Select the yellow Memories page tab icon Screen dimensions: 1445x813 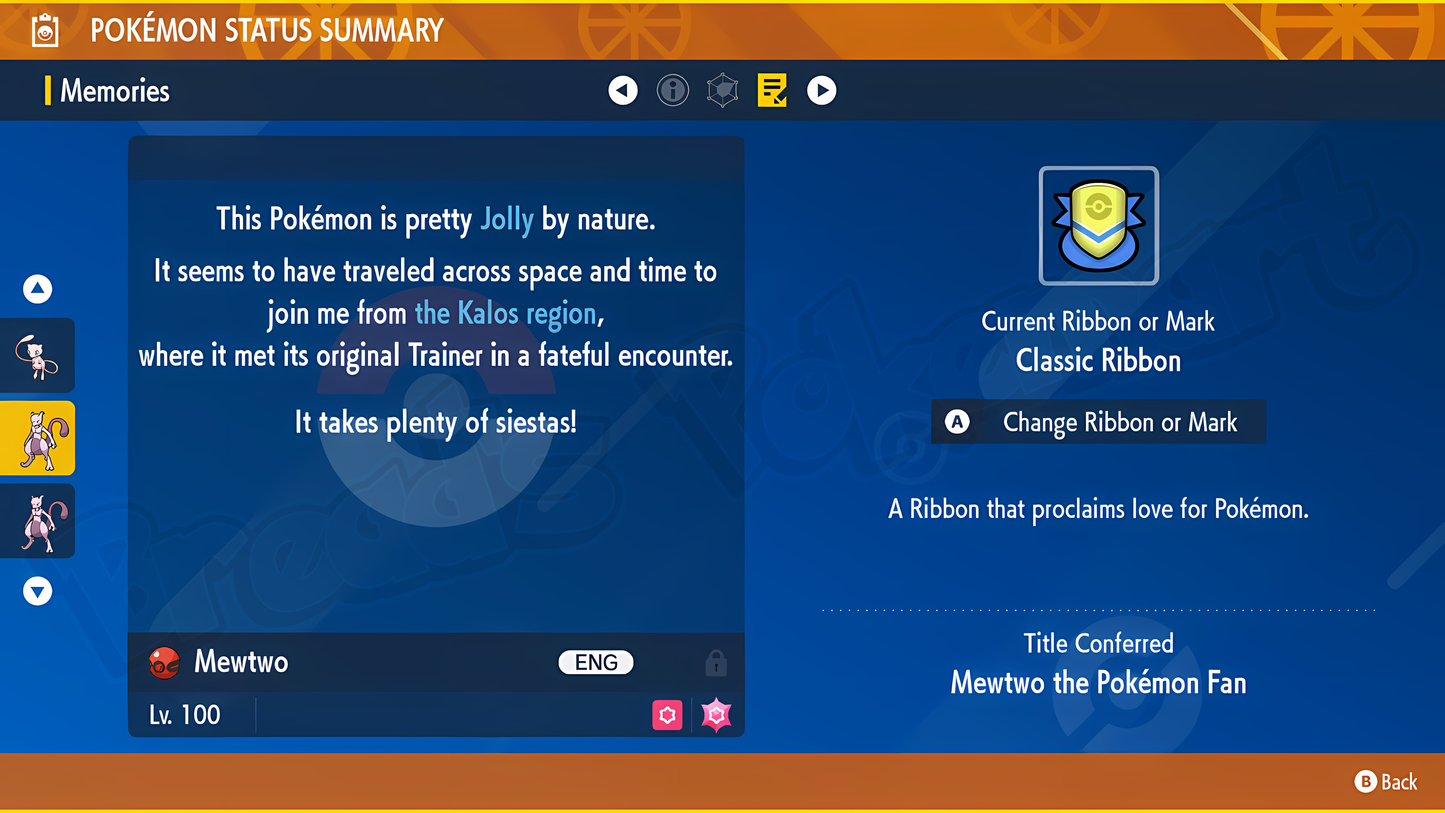coord(772,91)
